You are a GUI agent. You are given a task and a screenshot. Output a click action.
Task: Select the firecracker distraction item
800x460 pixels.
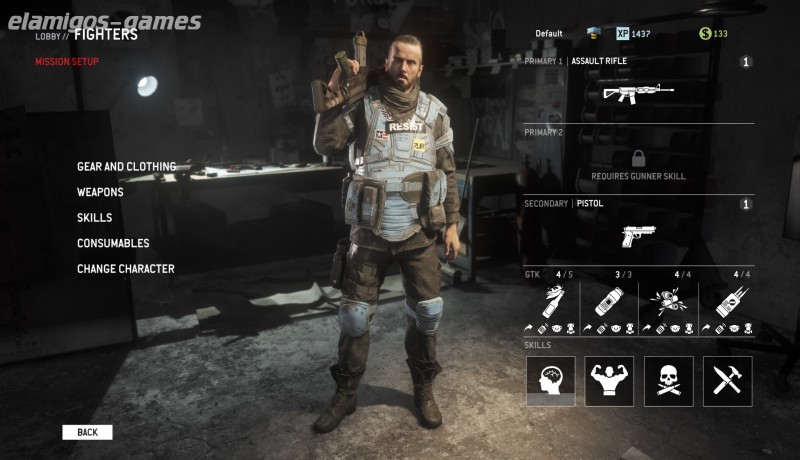click(x=668, y=300)
